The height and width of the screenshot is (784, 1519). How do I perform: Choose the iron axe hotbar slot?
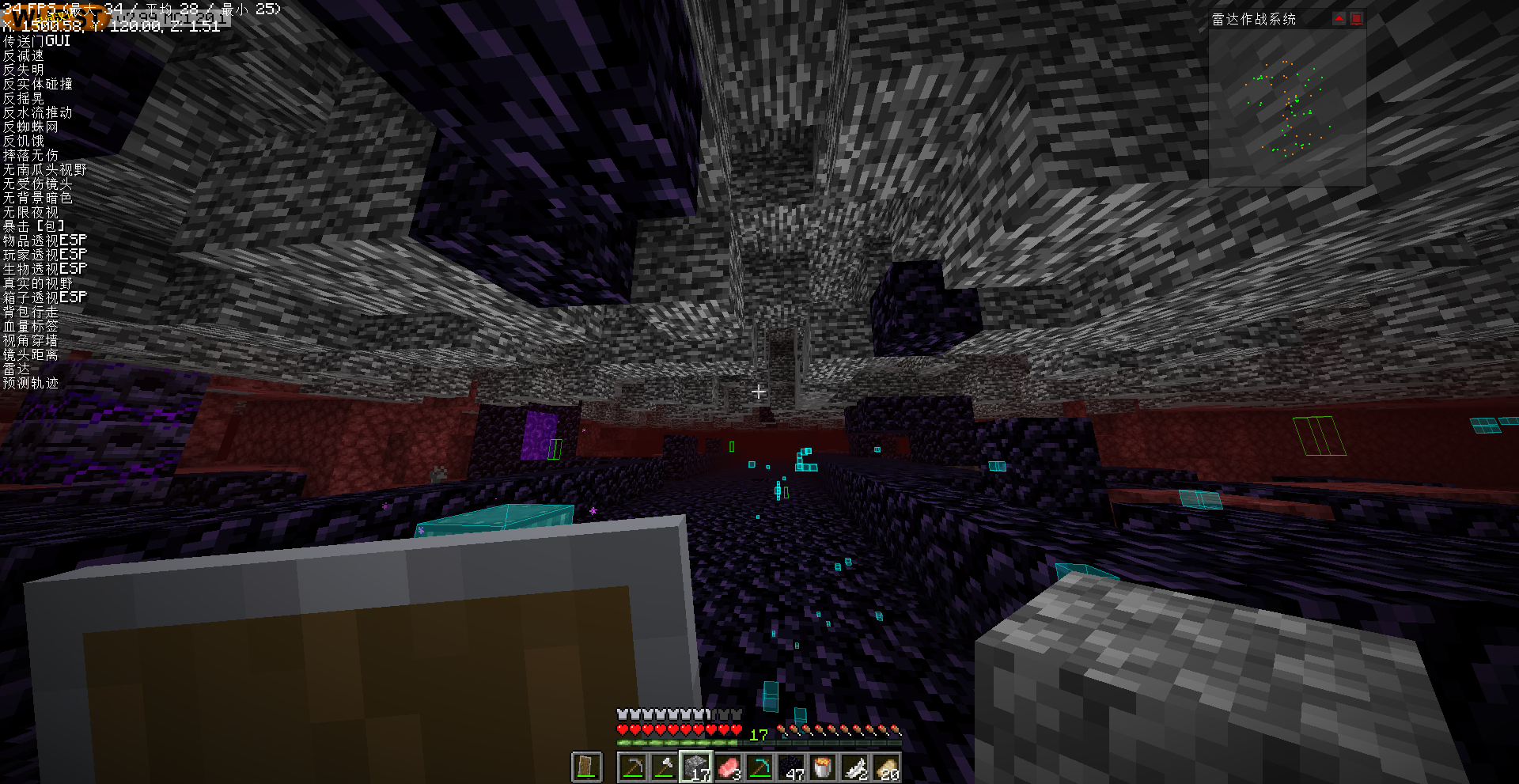click(x=664, y=767)
